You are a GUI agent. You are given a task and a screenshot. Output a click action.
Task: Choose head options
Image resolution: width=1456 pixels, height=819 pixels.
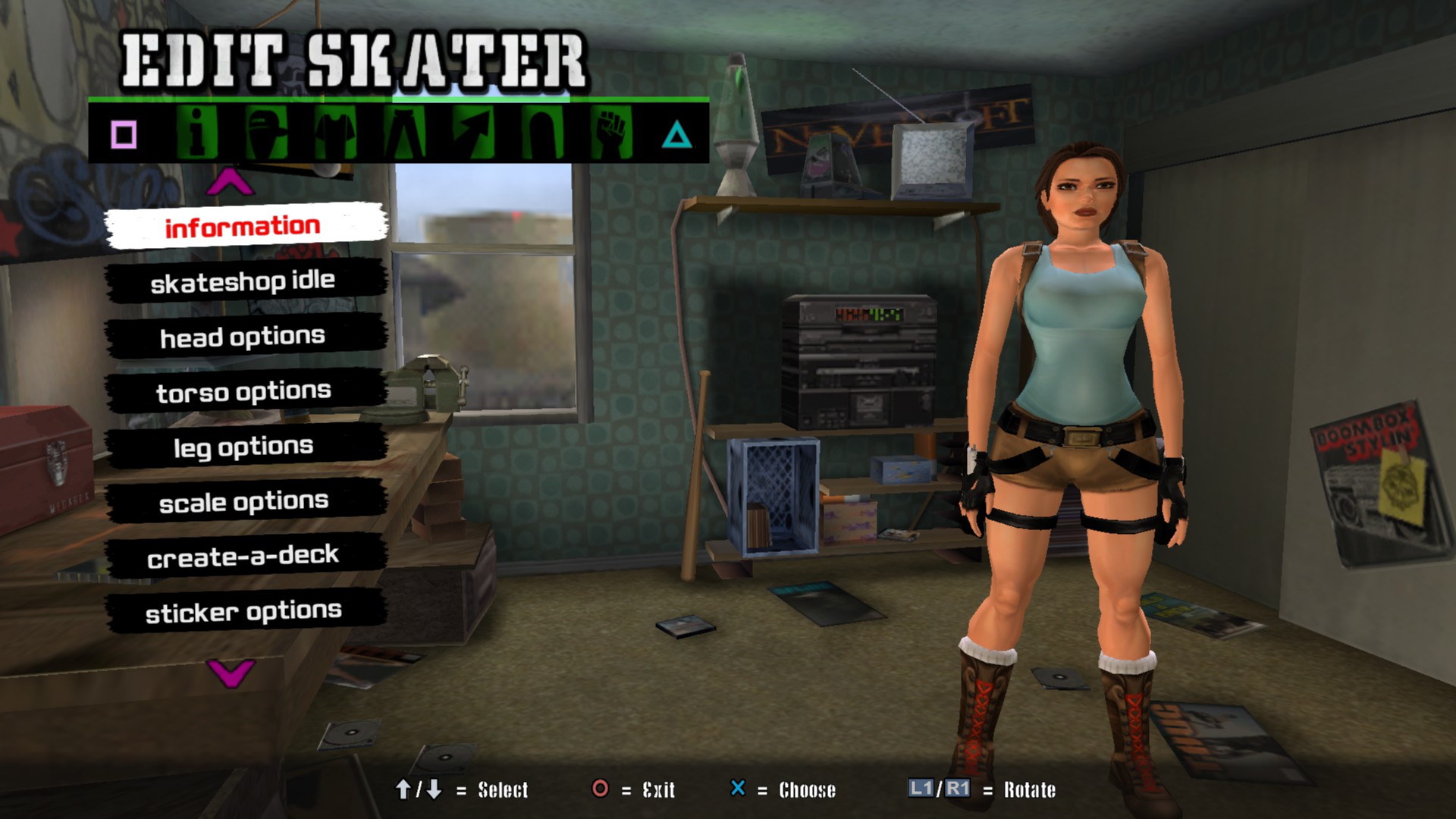(x=244, y=337)
